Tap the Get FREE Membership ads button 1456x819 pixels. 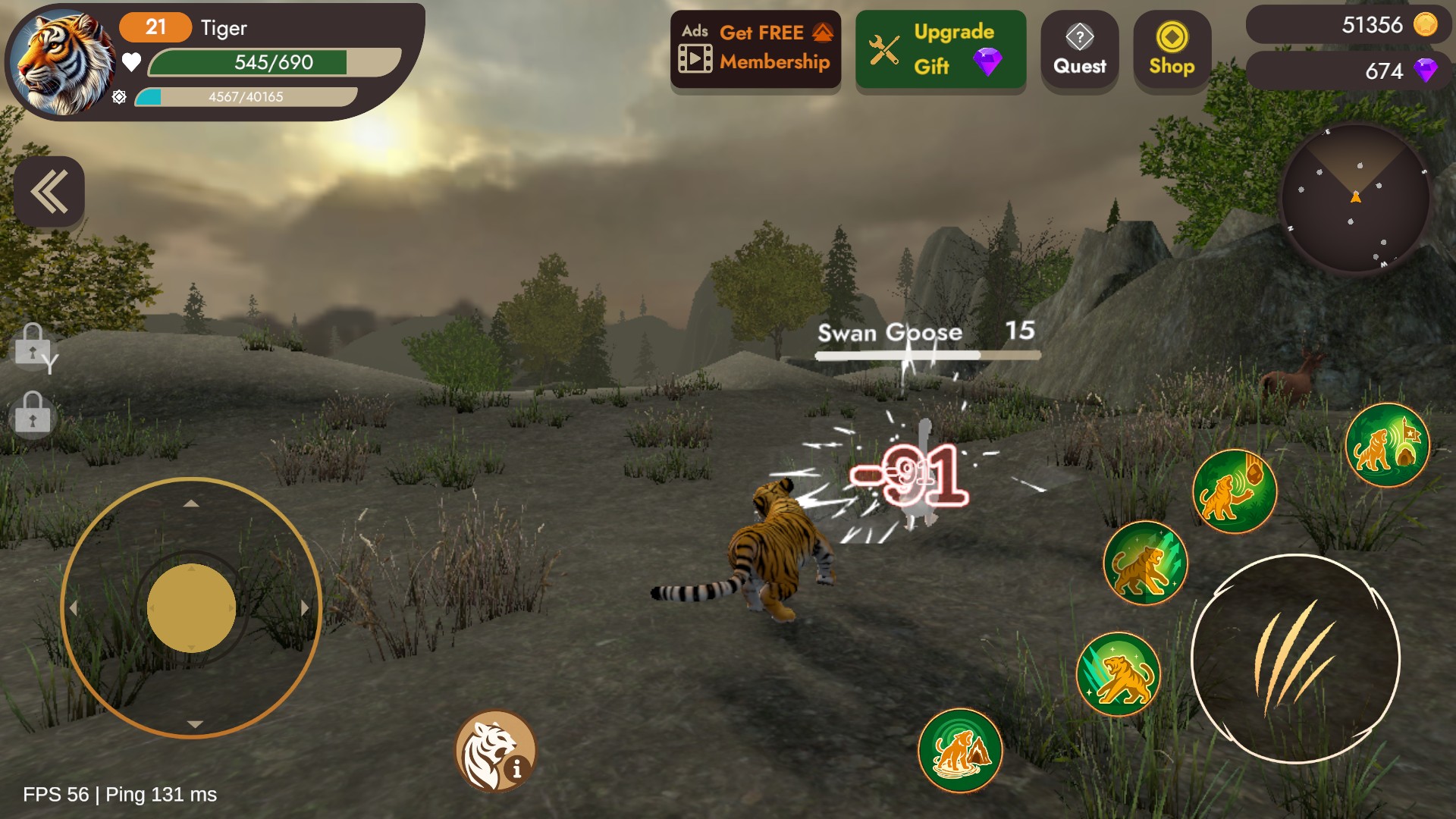[755, 49]
